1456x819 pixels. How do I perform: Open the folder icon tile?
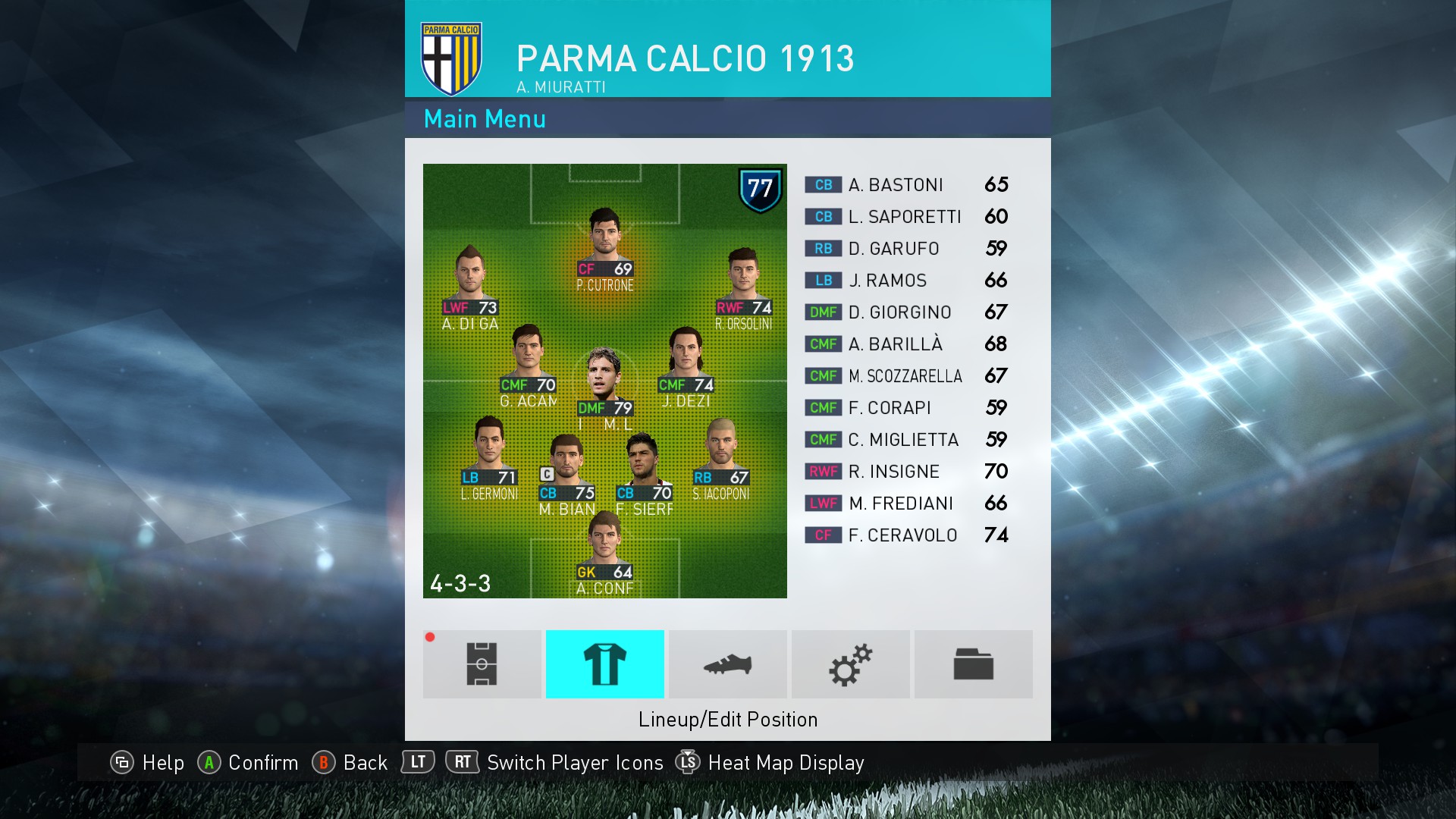pyautogui.click(x=974, y=664)
